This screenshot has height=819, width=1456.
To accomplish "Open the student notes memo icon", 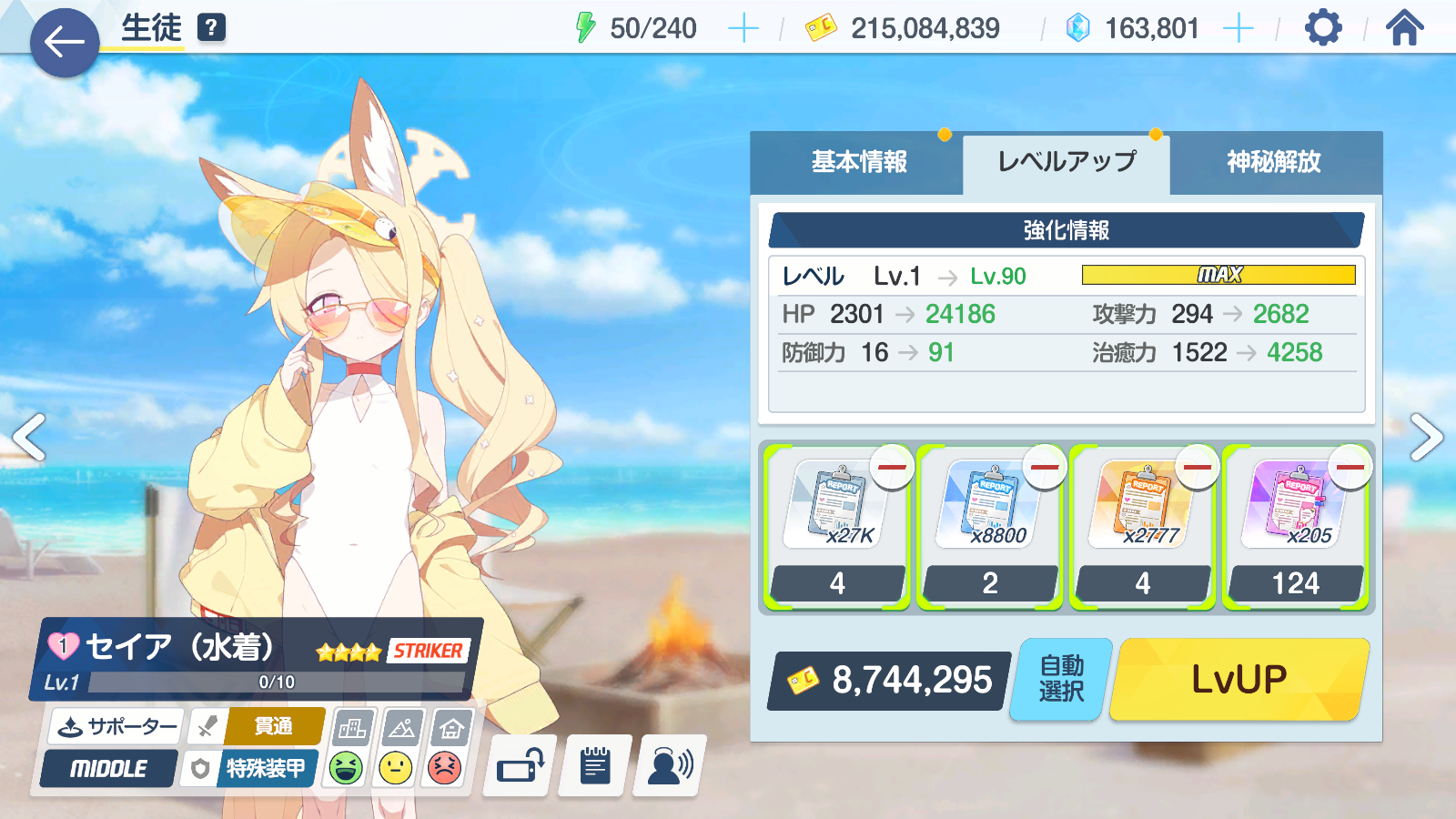I will click(x=595, y=766).
